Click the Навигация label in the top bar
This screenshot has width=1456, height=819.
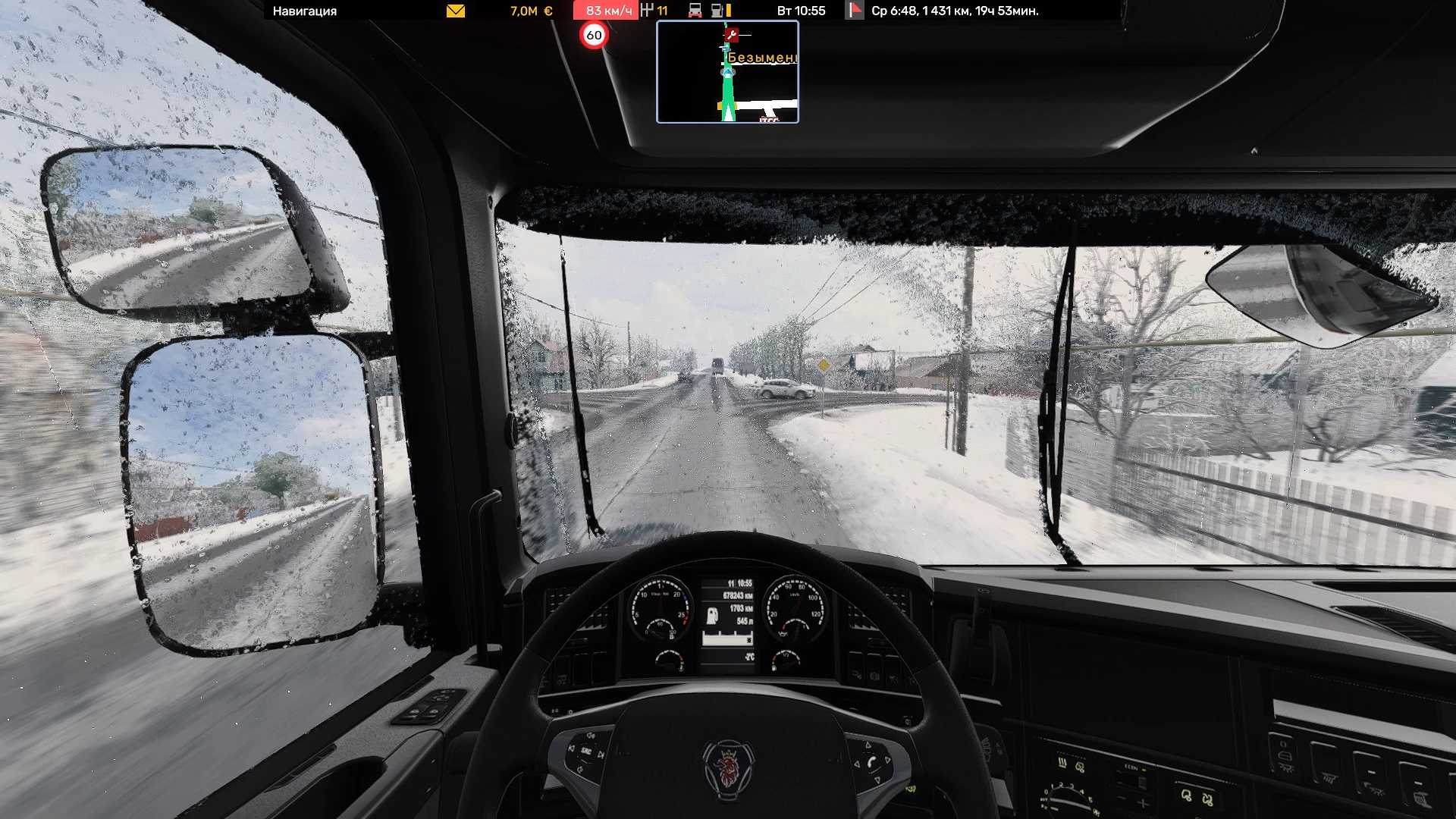point(305,11)
